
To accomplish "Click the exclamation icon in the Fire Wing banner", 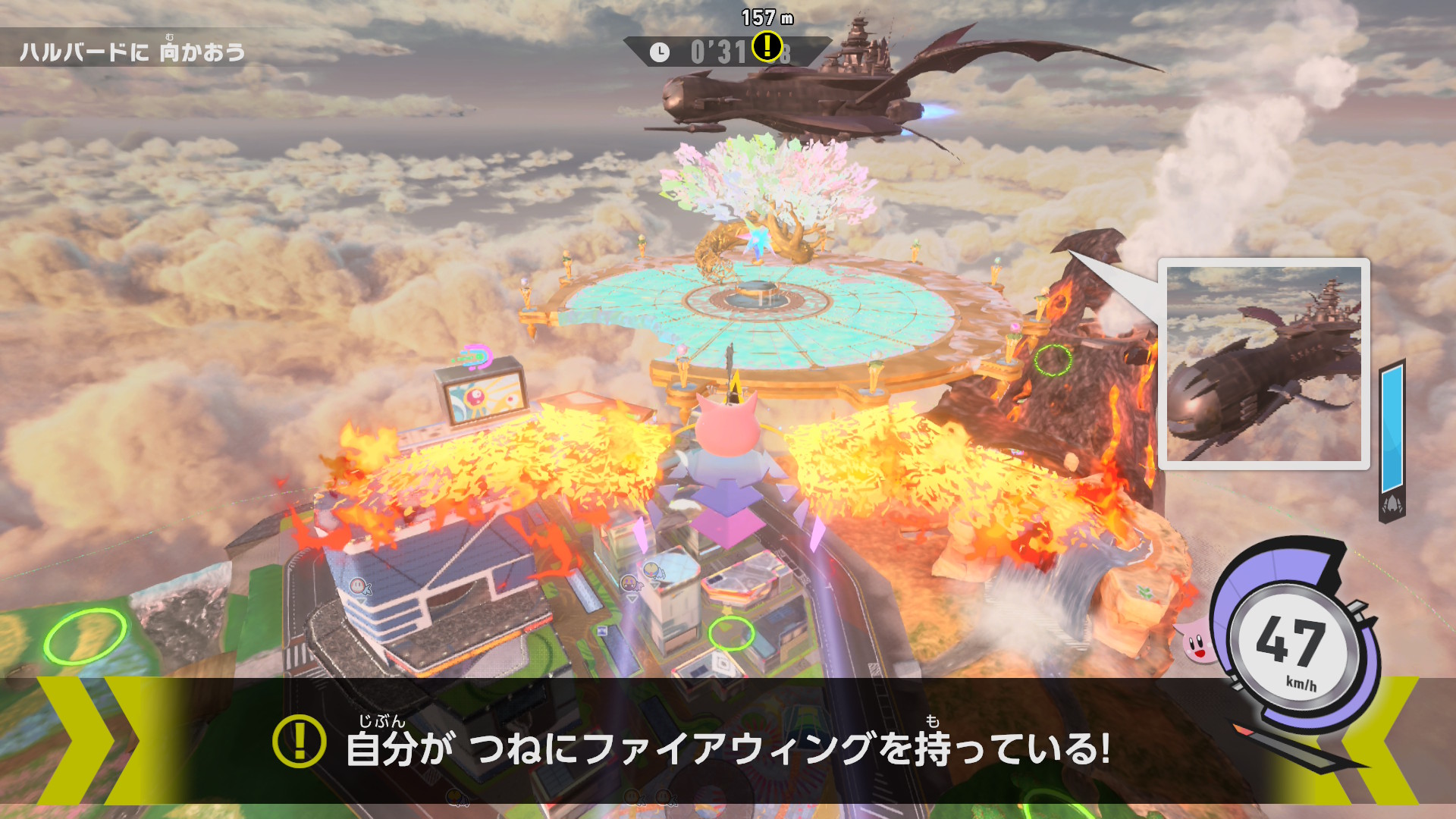I will tap(299, 741).
